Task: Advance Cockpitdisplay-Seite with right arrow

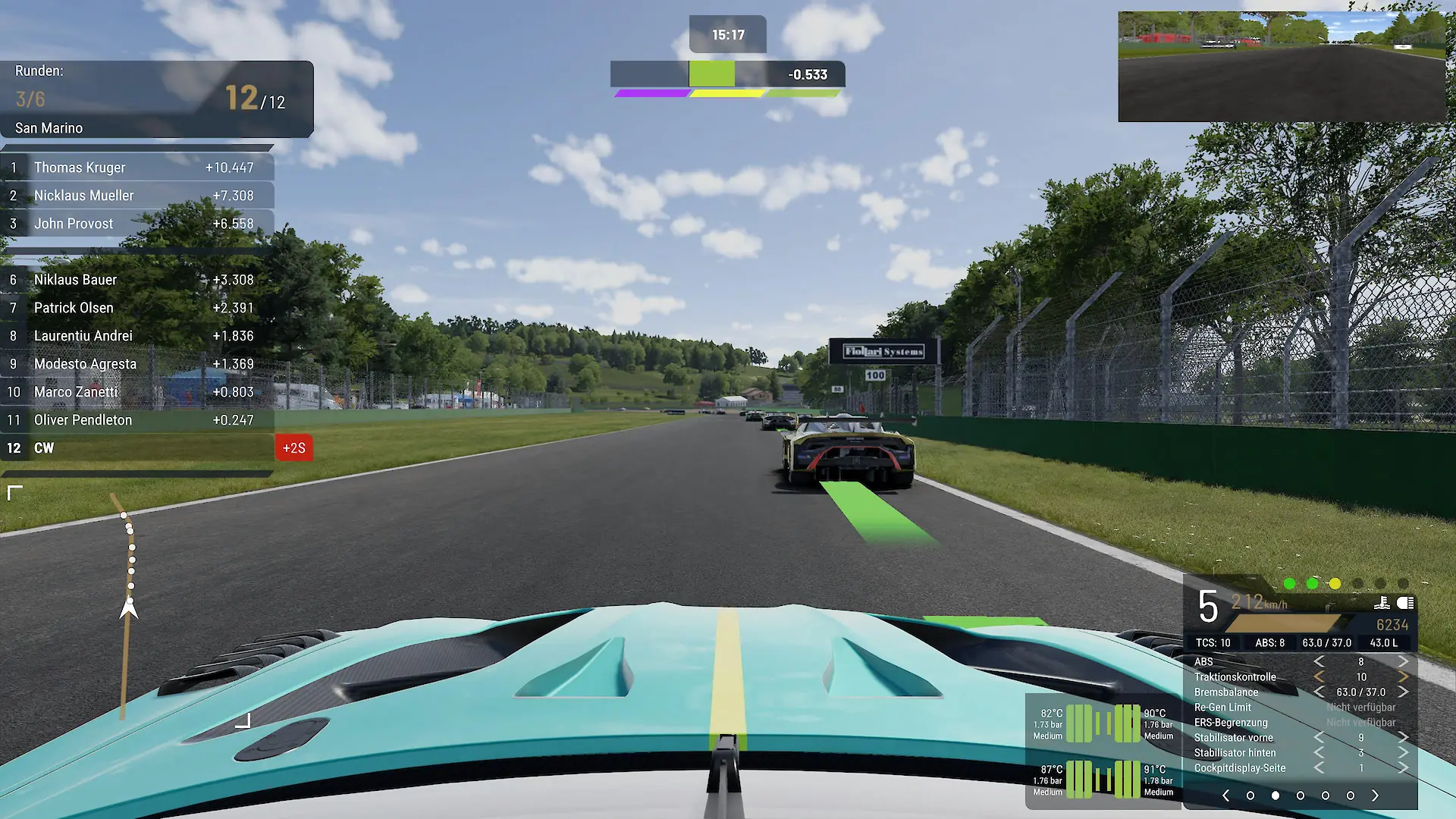Action: 1403,768
